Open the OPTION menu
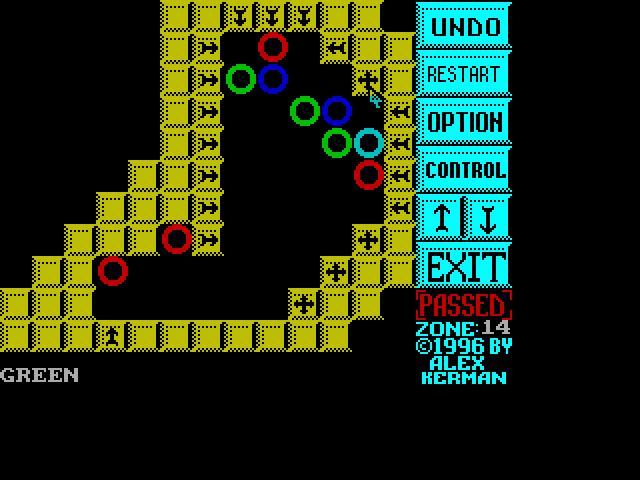Image resolution: width=640 pixels, height=480 pixels. (463, 122)
